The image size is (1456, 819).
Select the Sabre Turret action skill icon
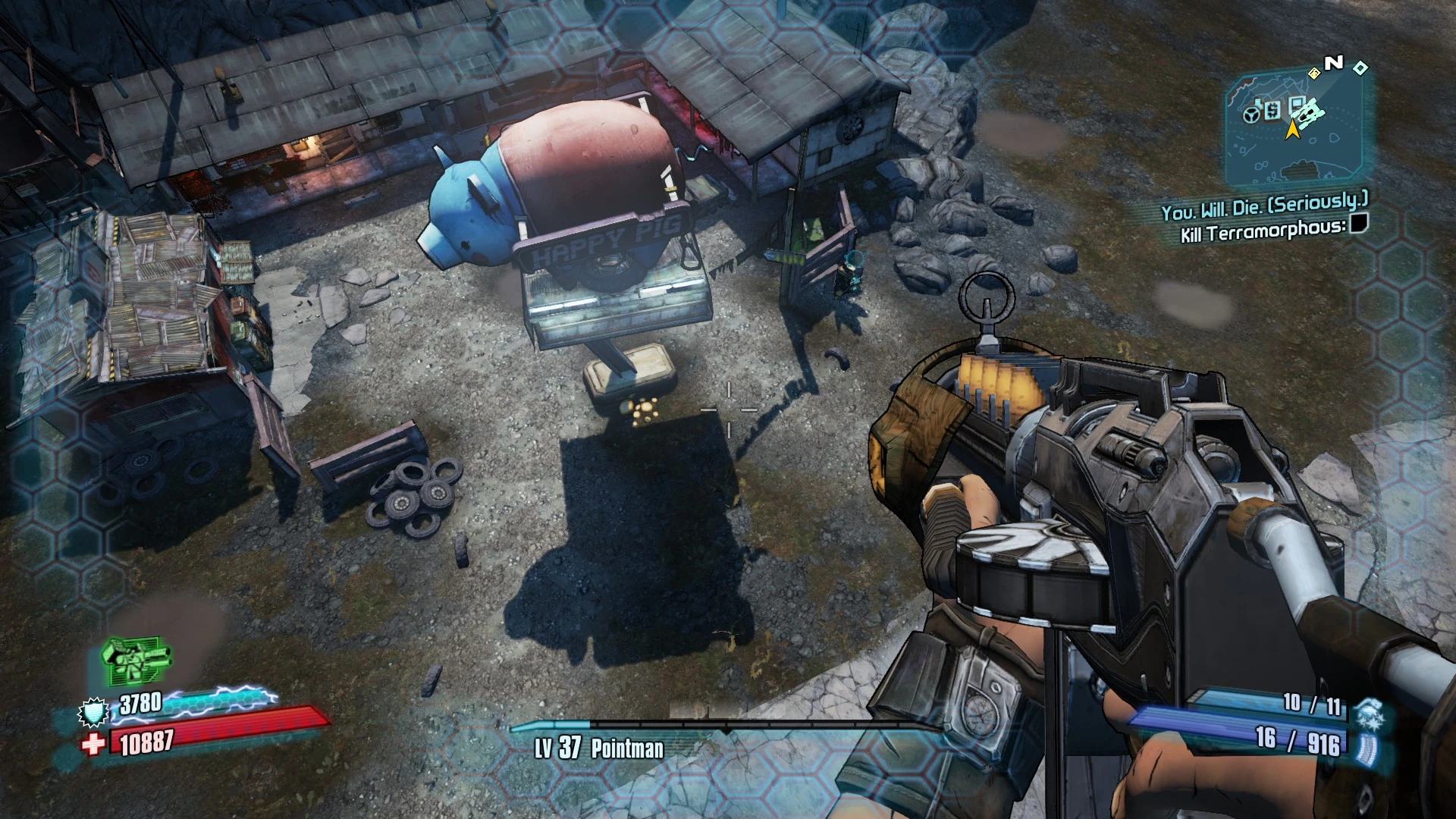135,658
